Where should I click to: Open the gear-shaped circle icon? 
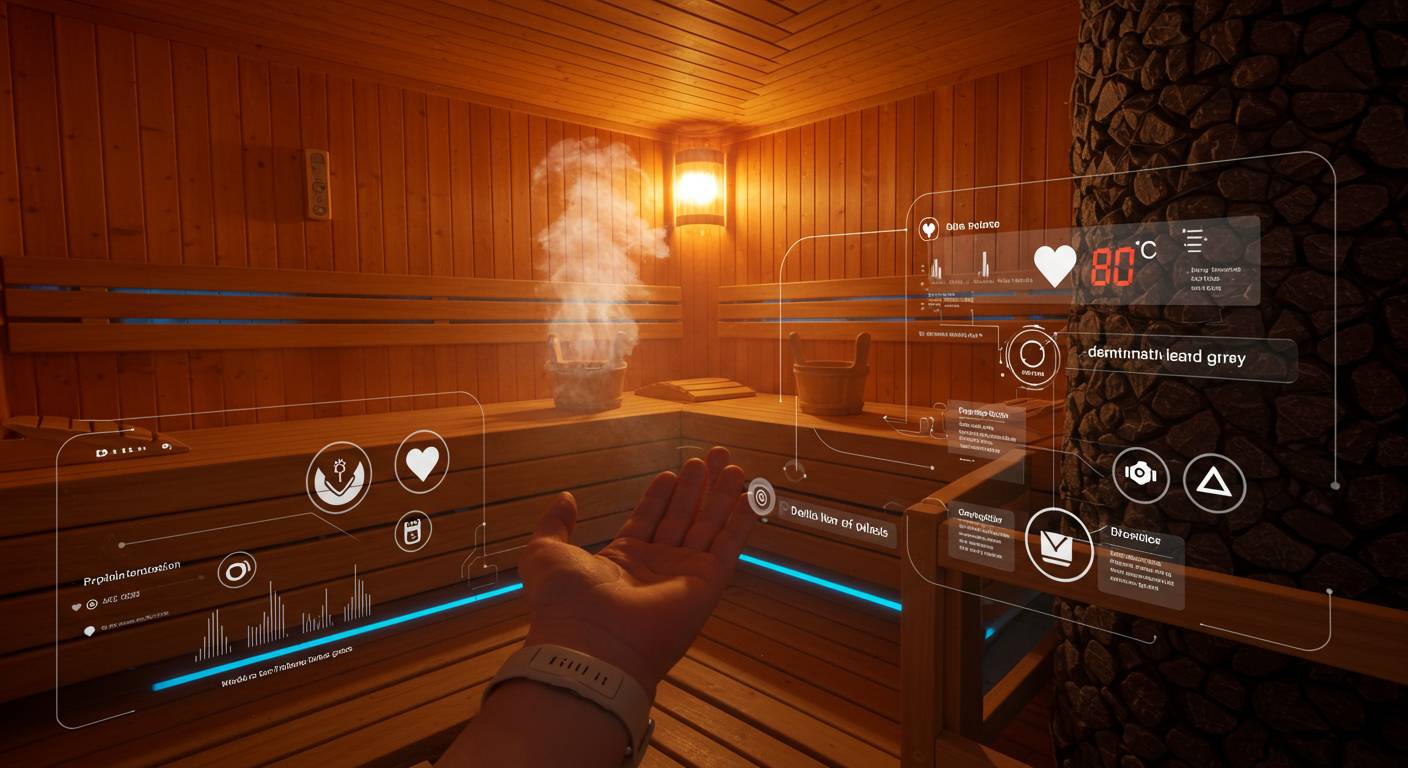pos(1141,475)
